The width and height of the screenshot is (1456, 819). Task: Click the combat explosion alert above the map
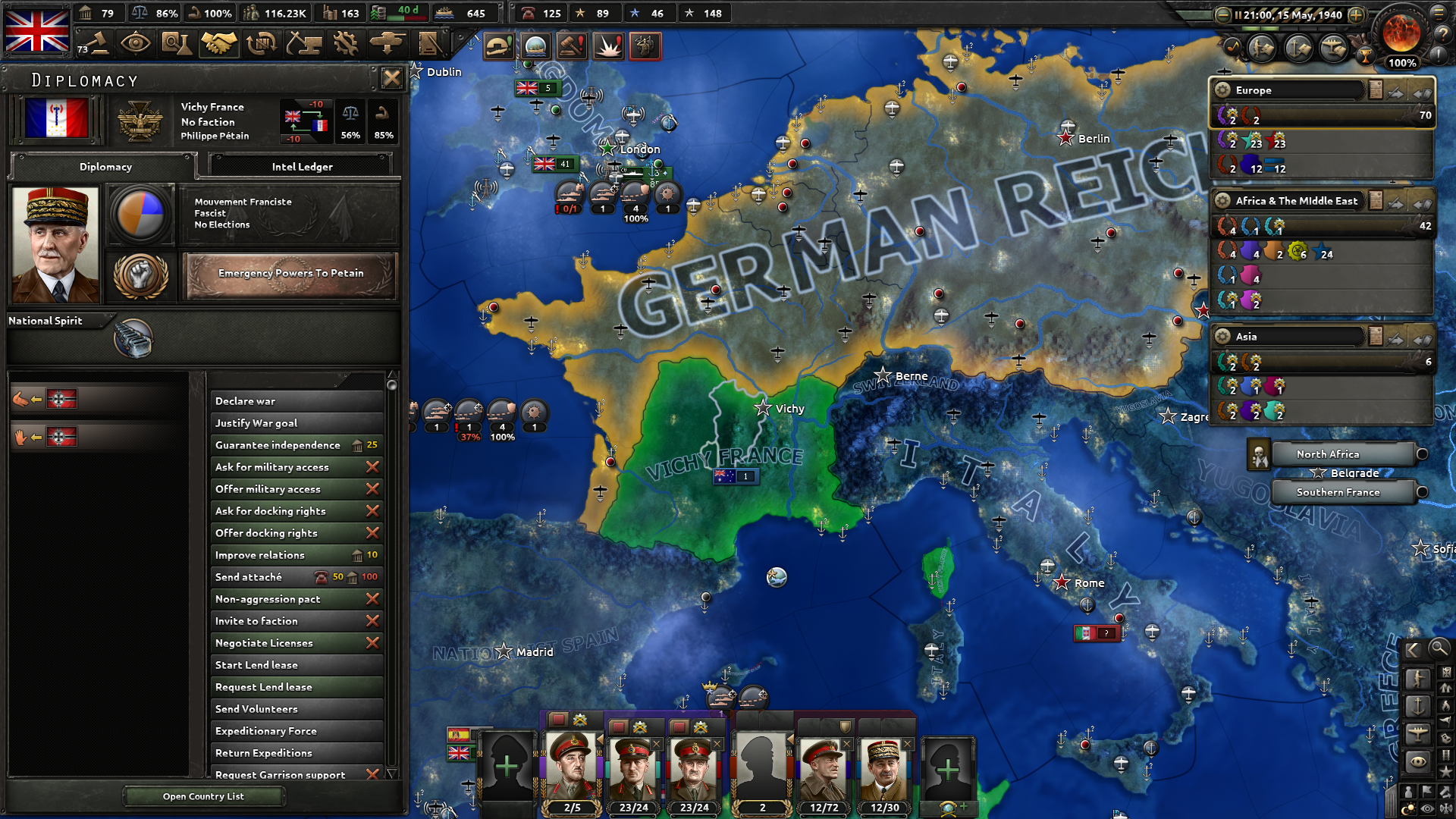pos(609,46)
